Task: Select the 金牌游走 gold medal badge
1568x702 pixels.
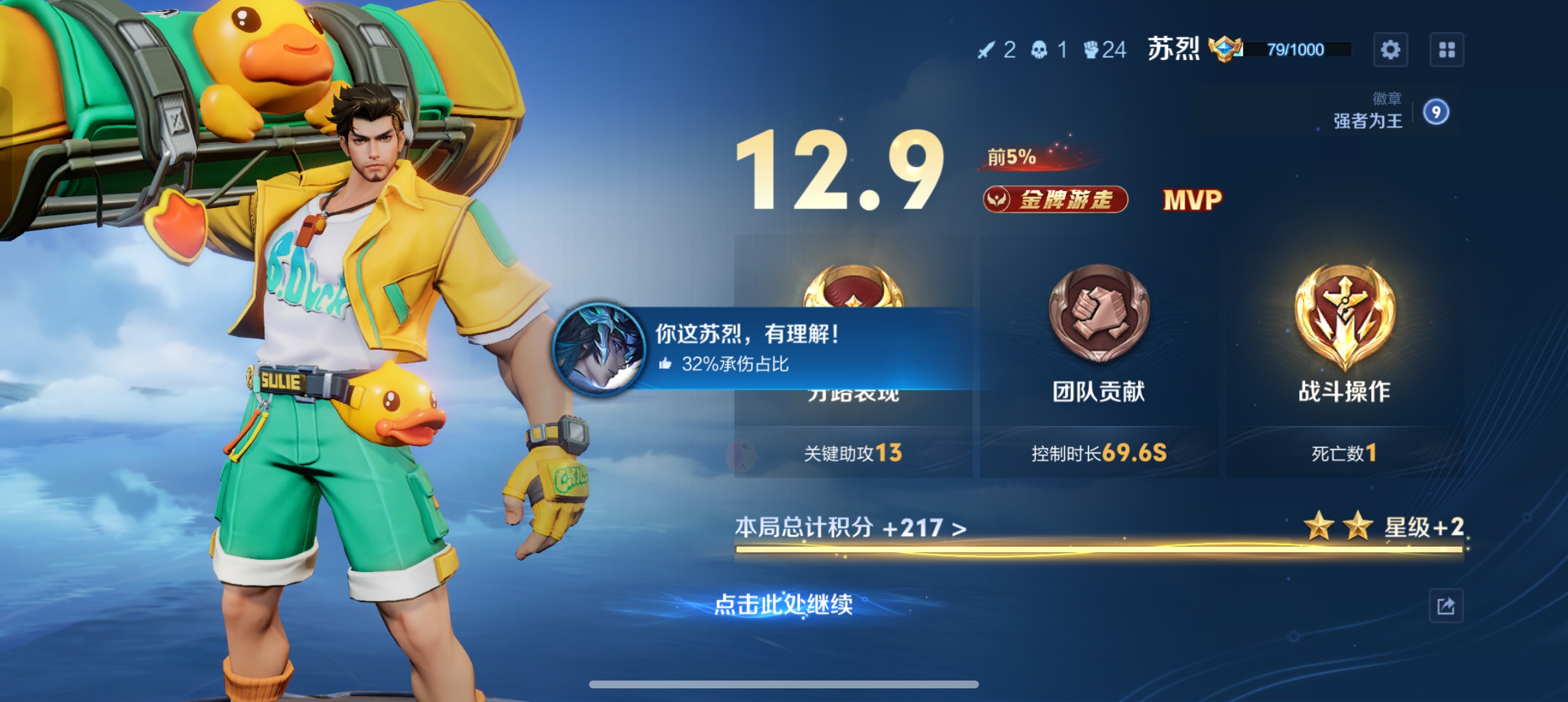Action: (x=1055, y=200)
